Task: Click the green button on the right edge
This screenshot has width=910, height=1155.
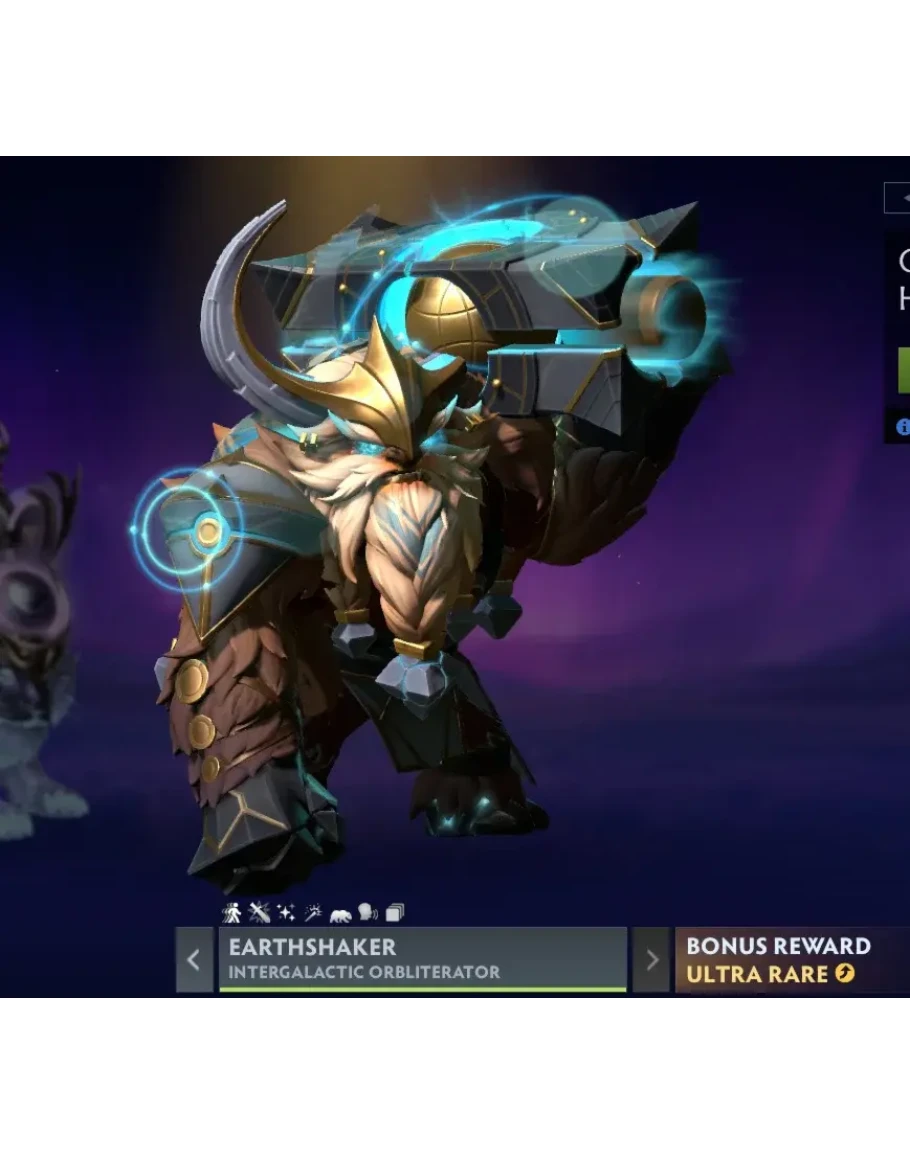Action: point(904,370)
